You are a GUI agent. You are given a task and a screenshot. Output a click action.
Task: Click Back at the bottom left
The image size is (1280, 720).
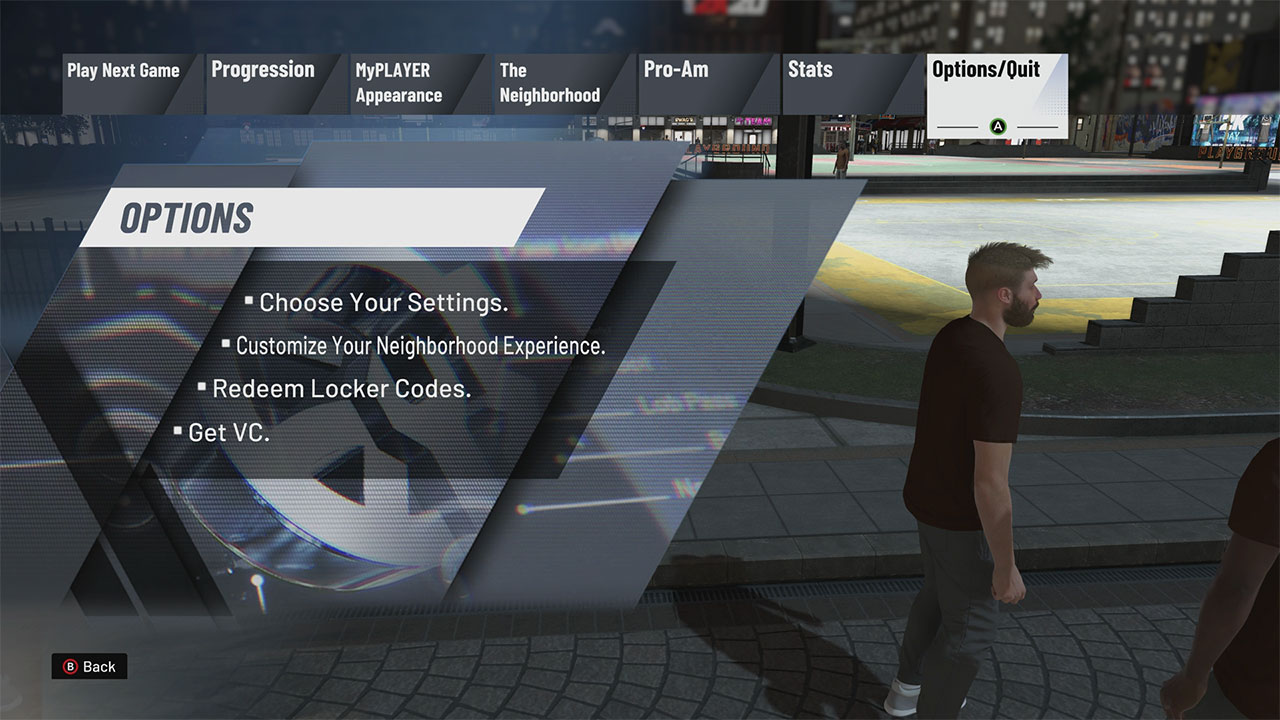point(90,666)
